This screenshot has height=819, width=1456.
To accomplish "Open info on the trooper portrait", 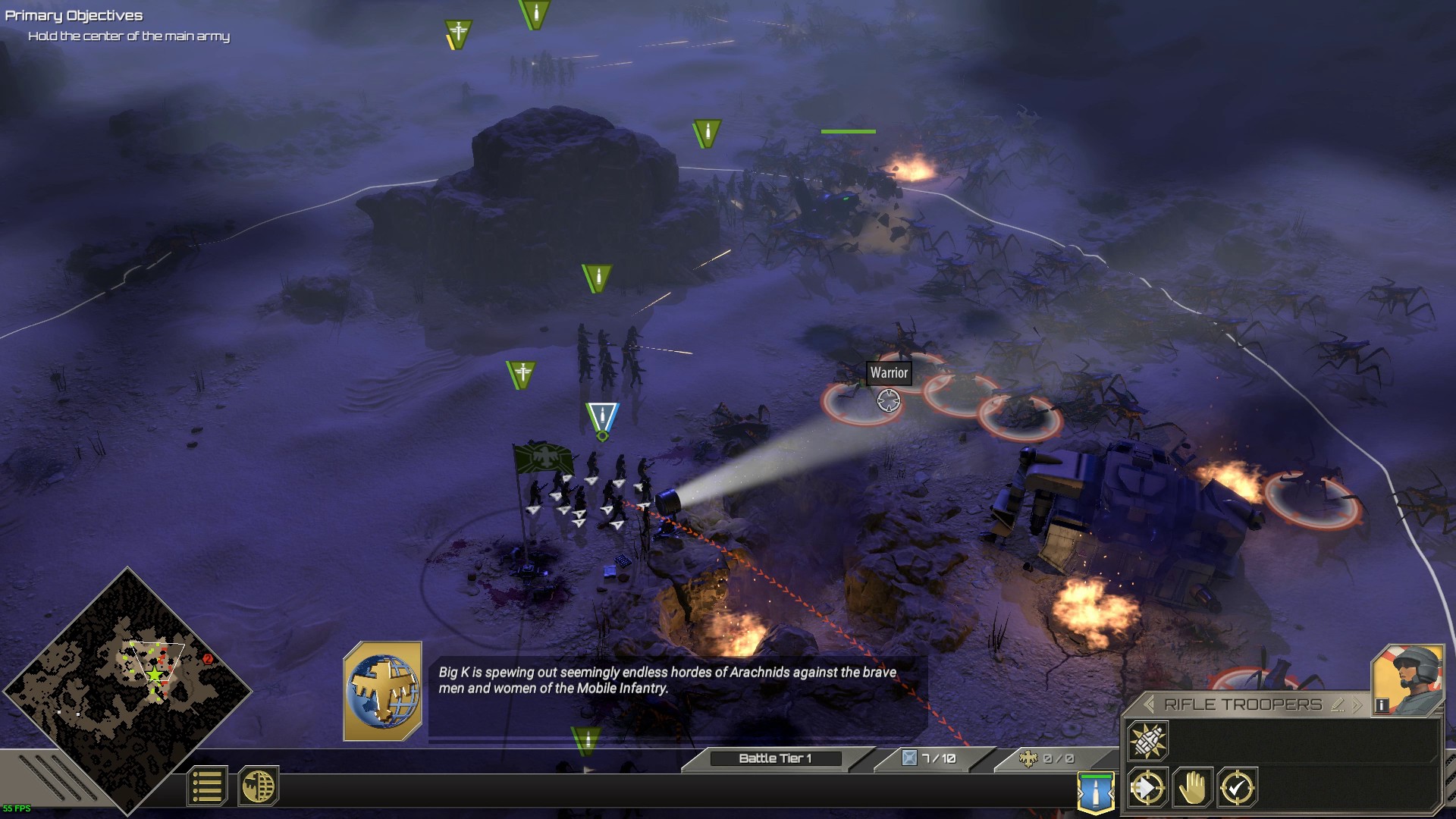I will click(1382, 705).
